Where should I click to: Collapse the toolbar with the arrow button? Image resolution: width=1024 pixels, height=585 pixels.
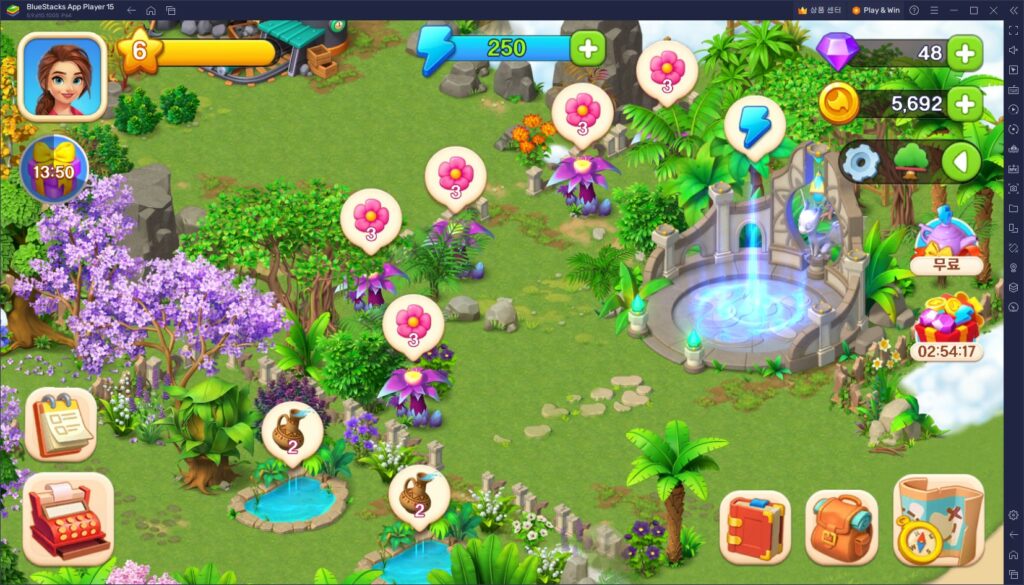[960, 162]
